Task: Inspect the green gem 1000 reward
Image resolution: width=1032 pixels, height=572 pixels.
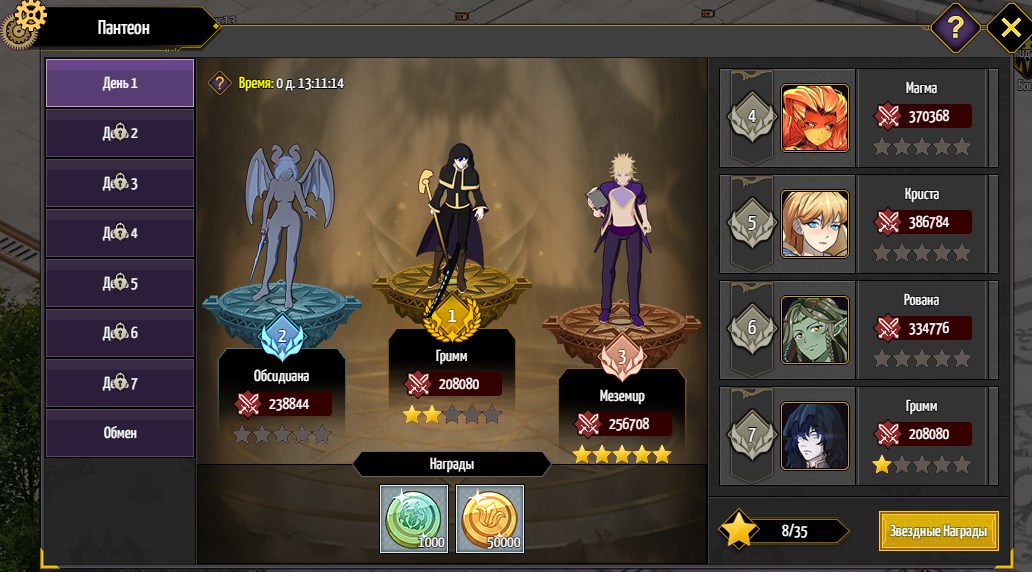Action: click(x=414, y=518)
